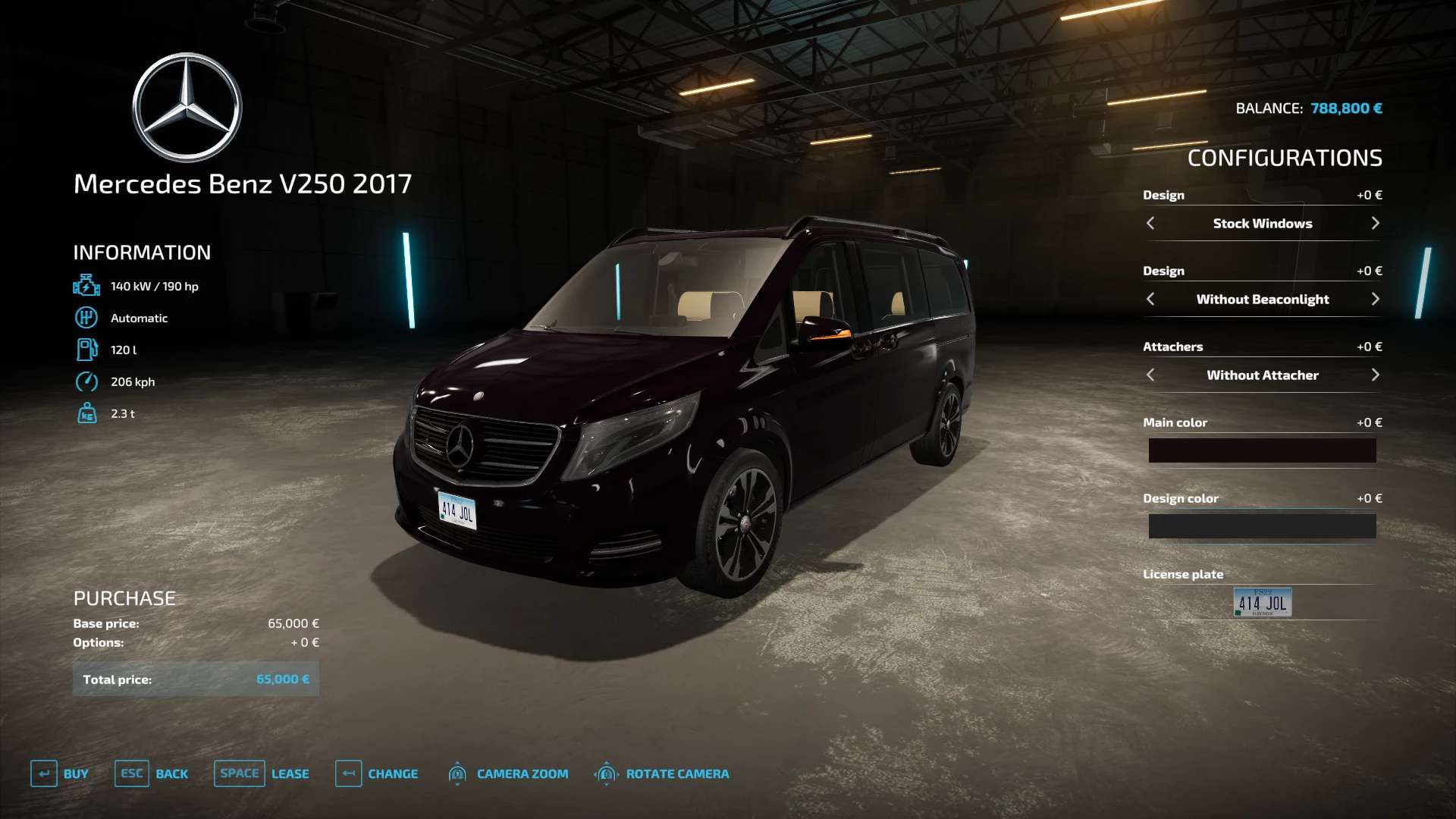Image resolution: width=1456 pixels, height=819 pixels.
Task: Lease this vehicle instead
Action: [262, 773]
